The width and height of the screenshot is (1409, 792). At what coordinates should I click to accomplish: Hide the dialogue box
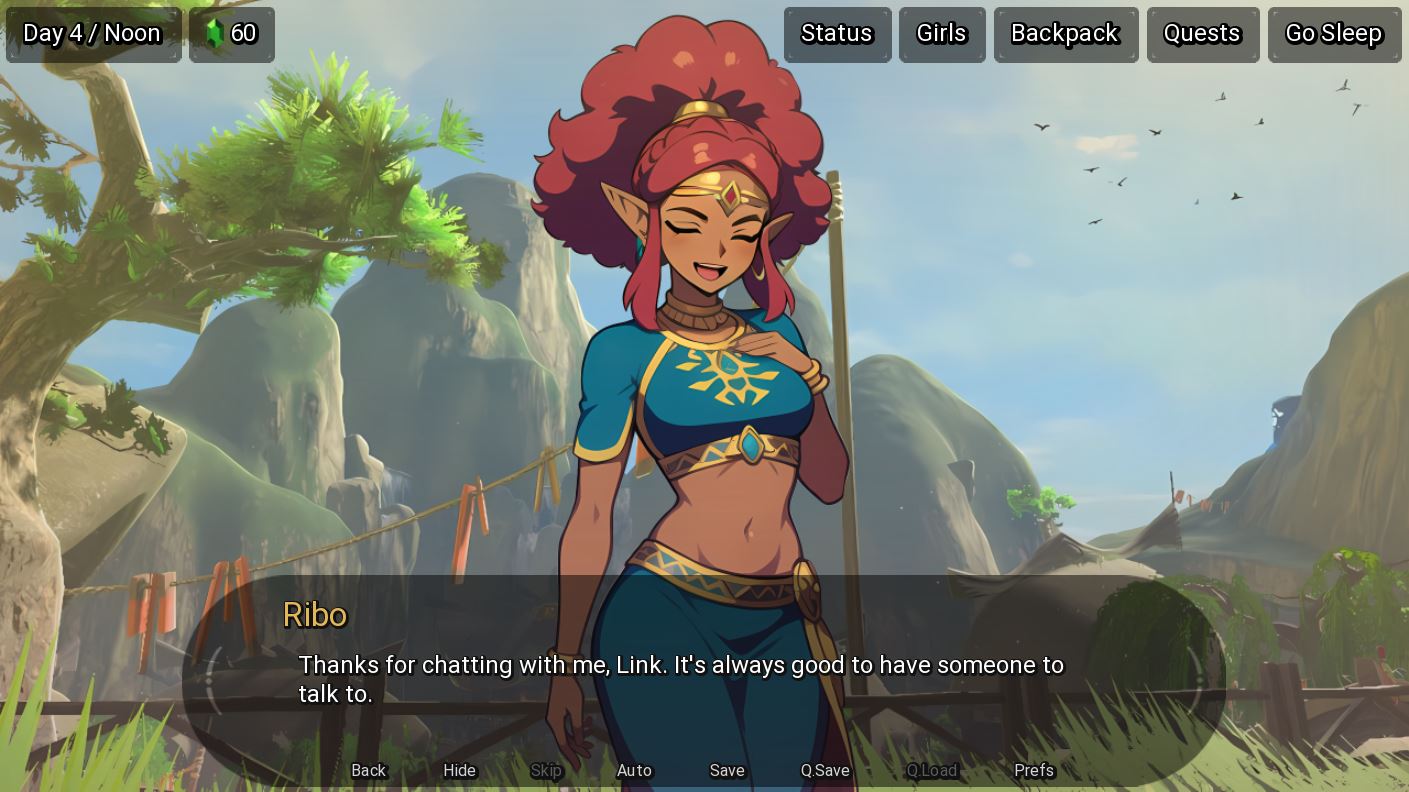coord(460,770)
